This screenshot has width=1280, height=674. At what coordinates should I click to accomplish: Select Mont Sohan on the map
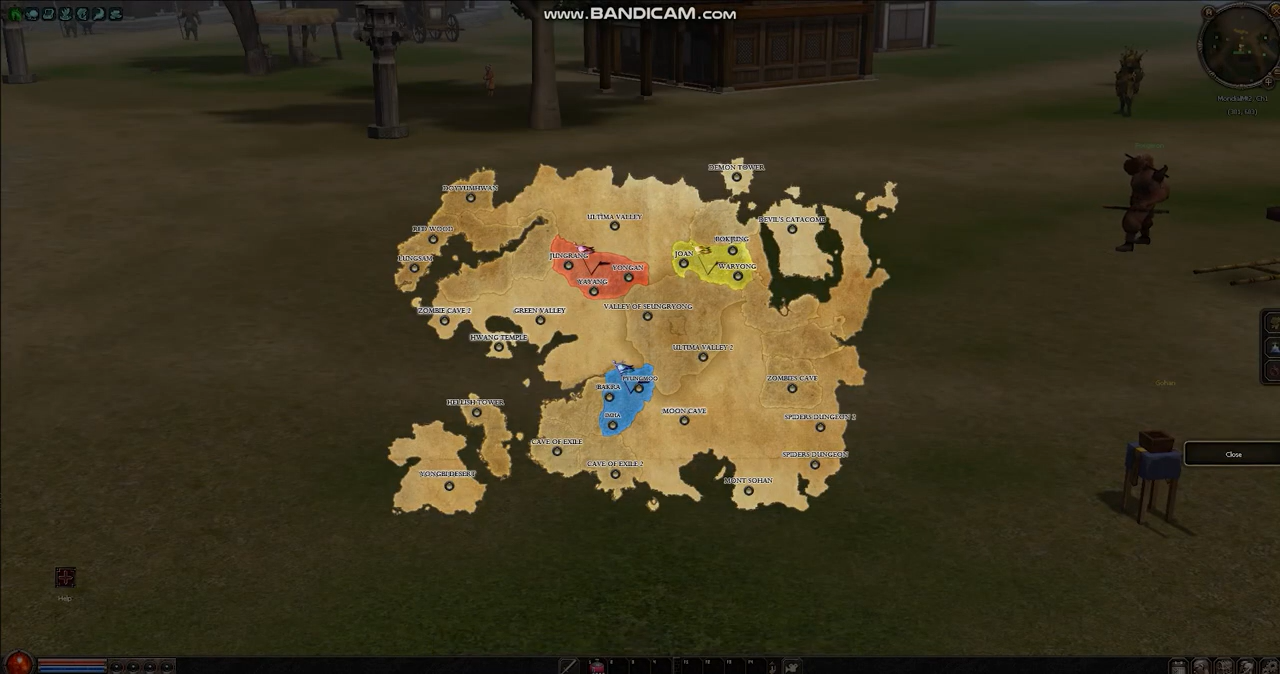(748, 491)
